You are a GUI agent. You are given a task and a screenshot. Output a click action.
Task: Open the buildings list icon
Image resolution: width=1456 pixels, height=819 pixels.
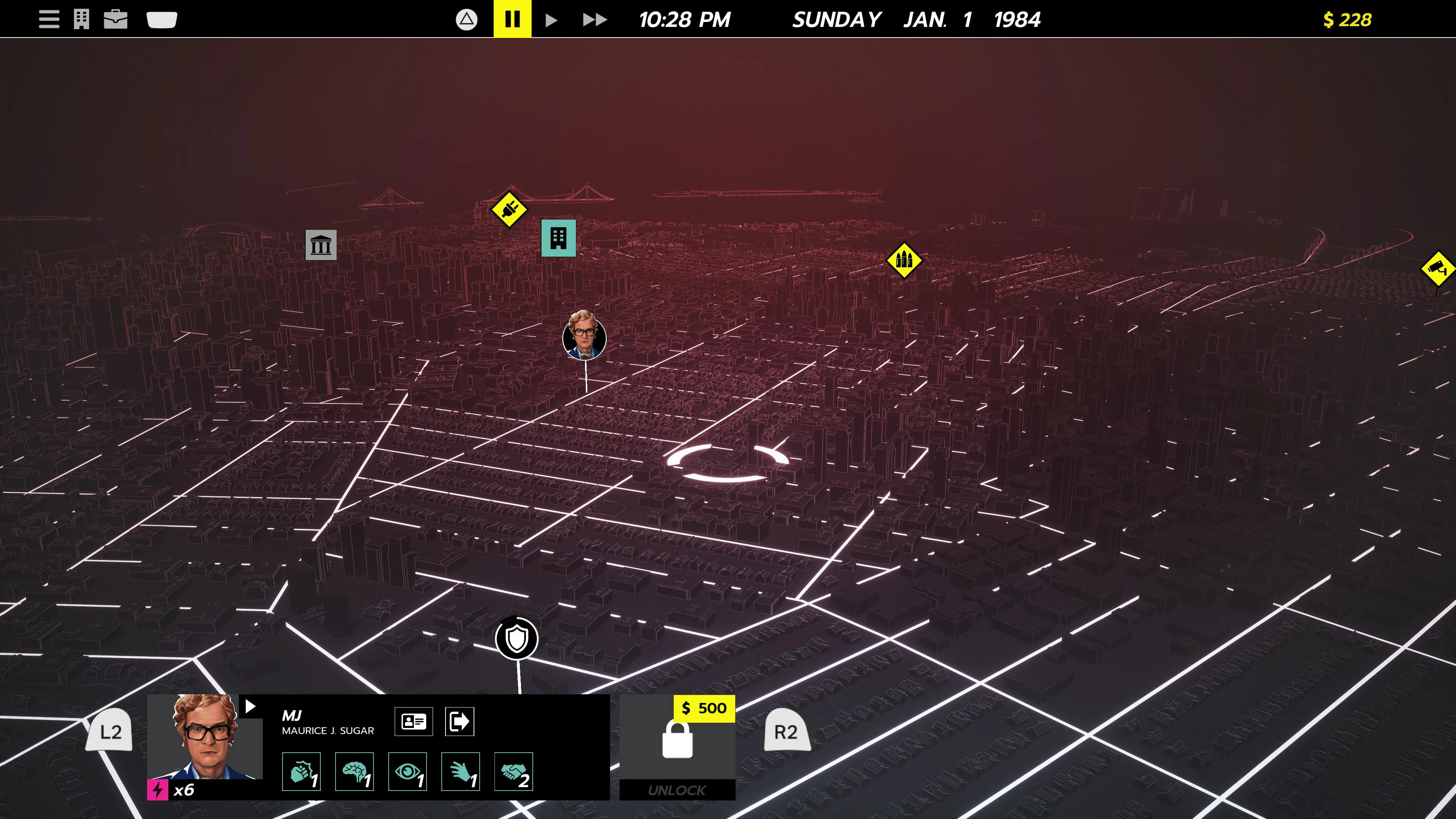coord(82,19)
